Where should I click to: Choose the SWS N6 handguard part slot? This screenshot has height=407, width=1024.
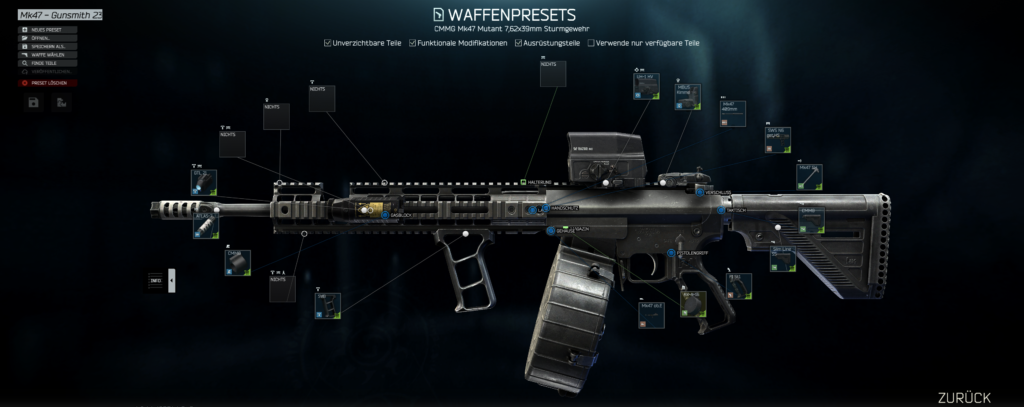click(x=778, y=139)
